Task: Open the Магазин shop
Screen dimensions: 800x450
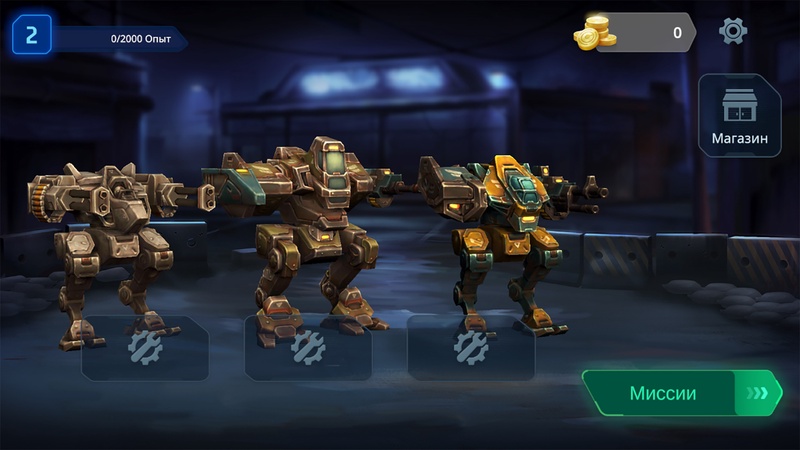Action: click(x=739, y=115)
